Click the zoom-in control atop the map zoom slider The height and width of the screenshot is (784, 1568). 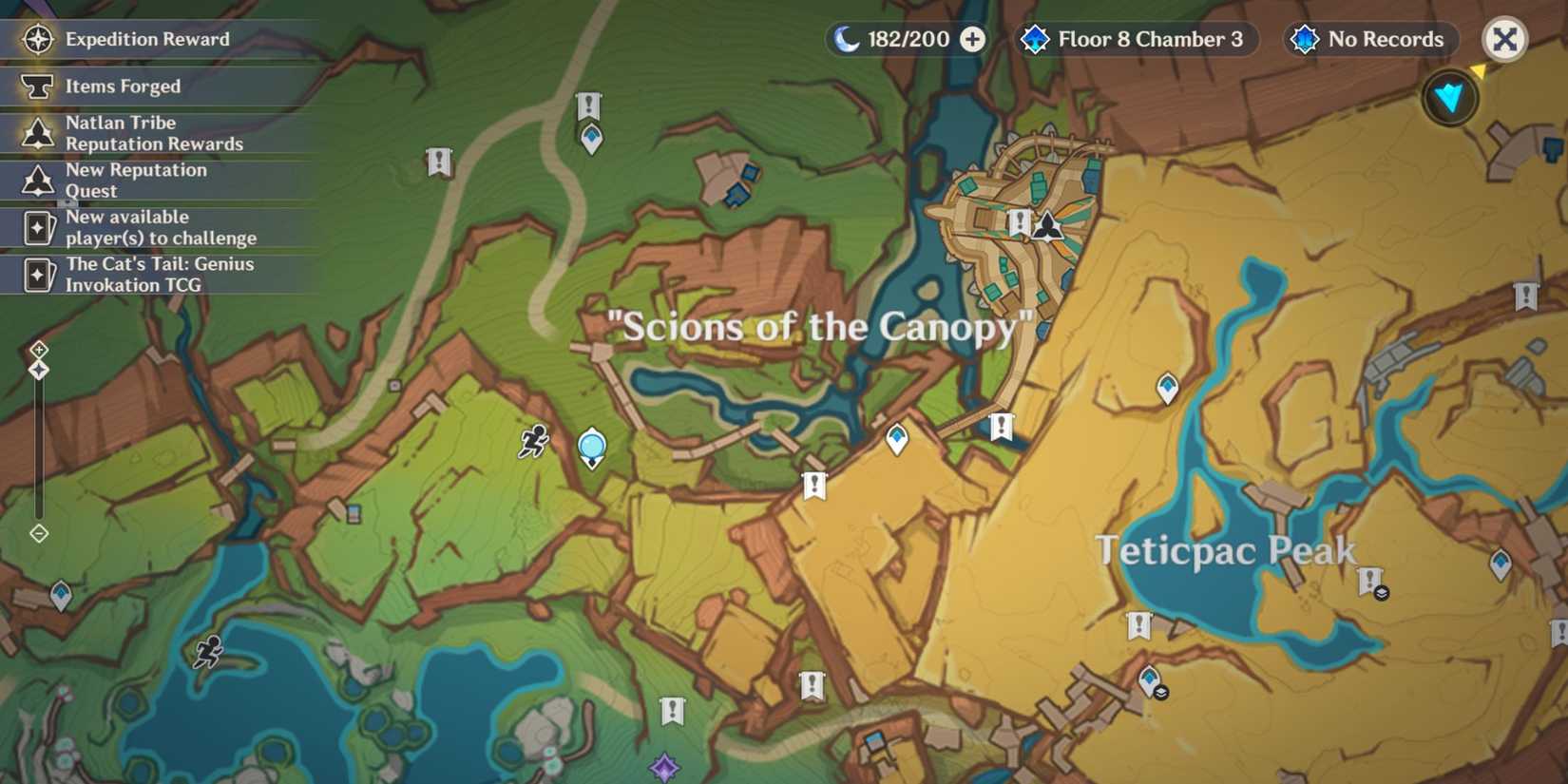point(38,352)
